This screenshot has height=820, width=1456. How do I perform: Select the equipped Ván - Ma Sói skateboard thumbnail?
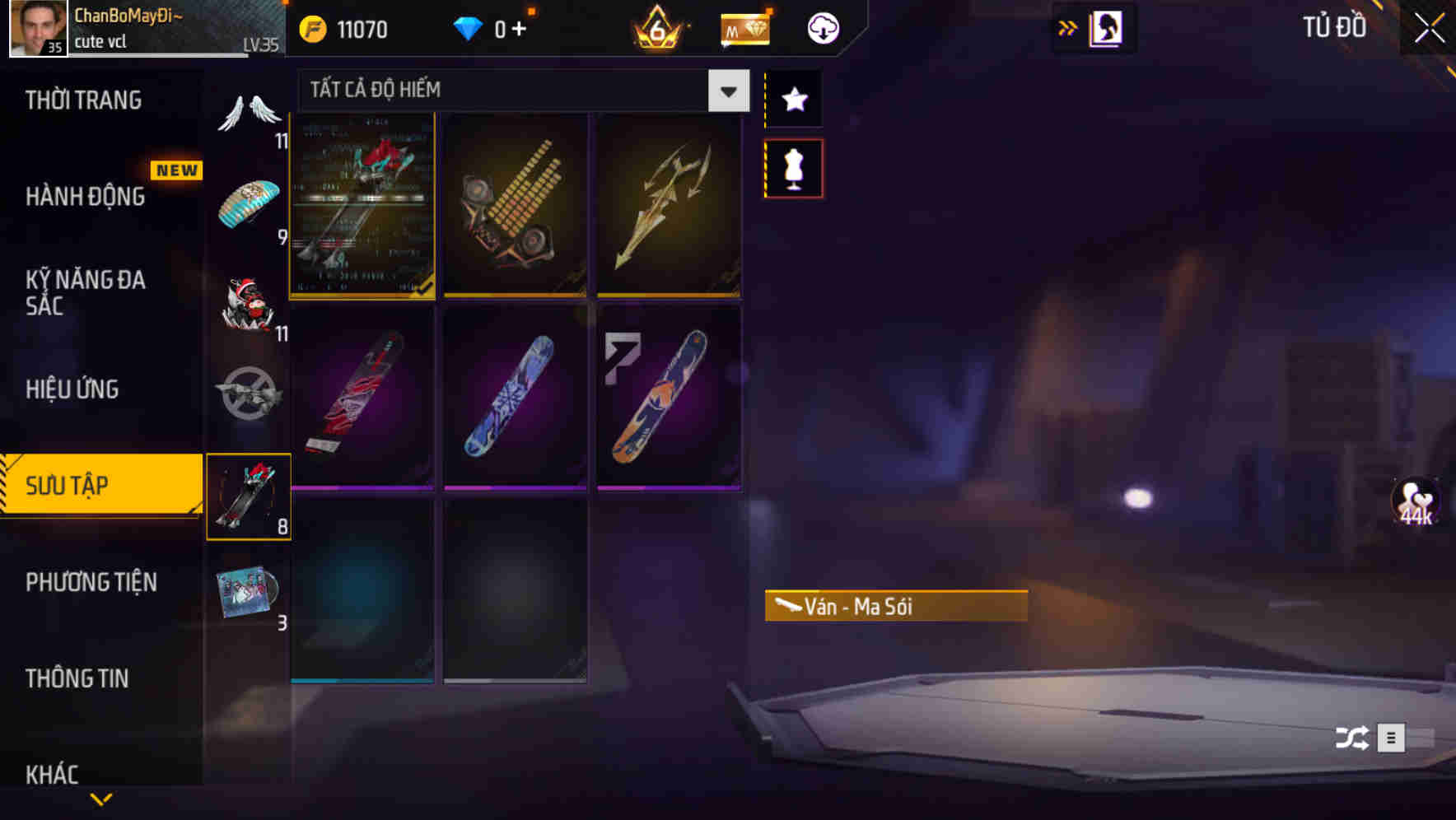click(362, 205)
